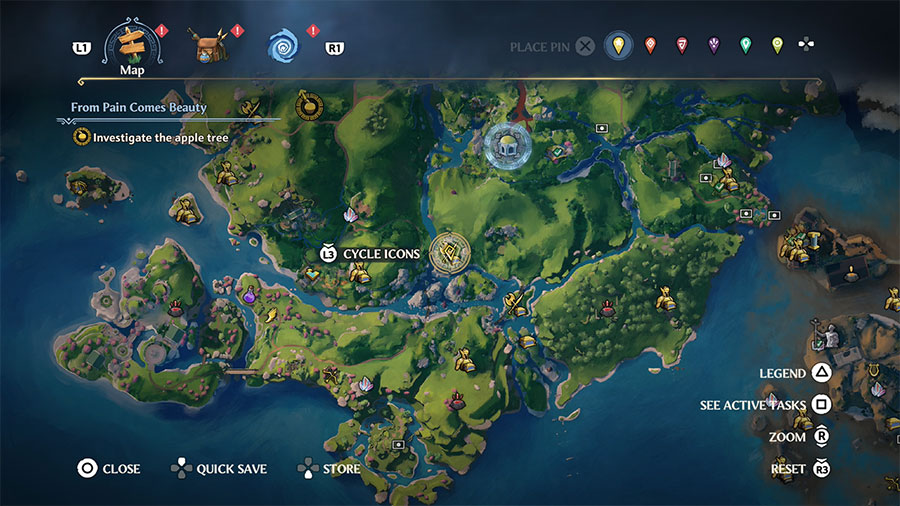Click the golden player position marker
This screenshot has width=900, height=506.
coord(449,253)
